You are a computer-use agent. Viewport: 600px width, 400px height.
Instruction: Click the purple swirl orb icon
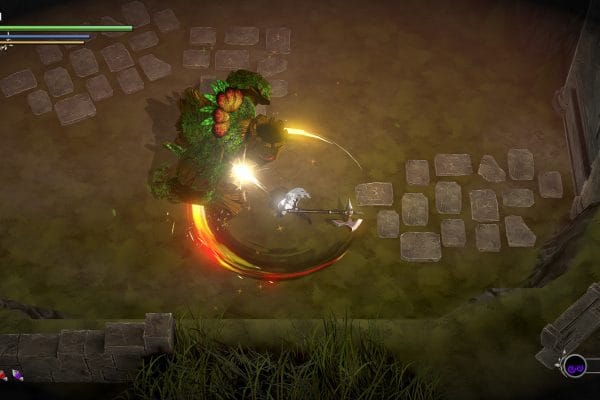point(574,366)
